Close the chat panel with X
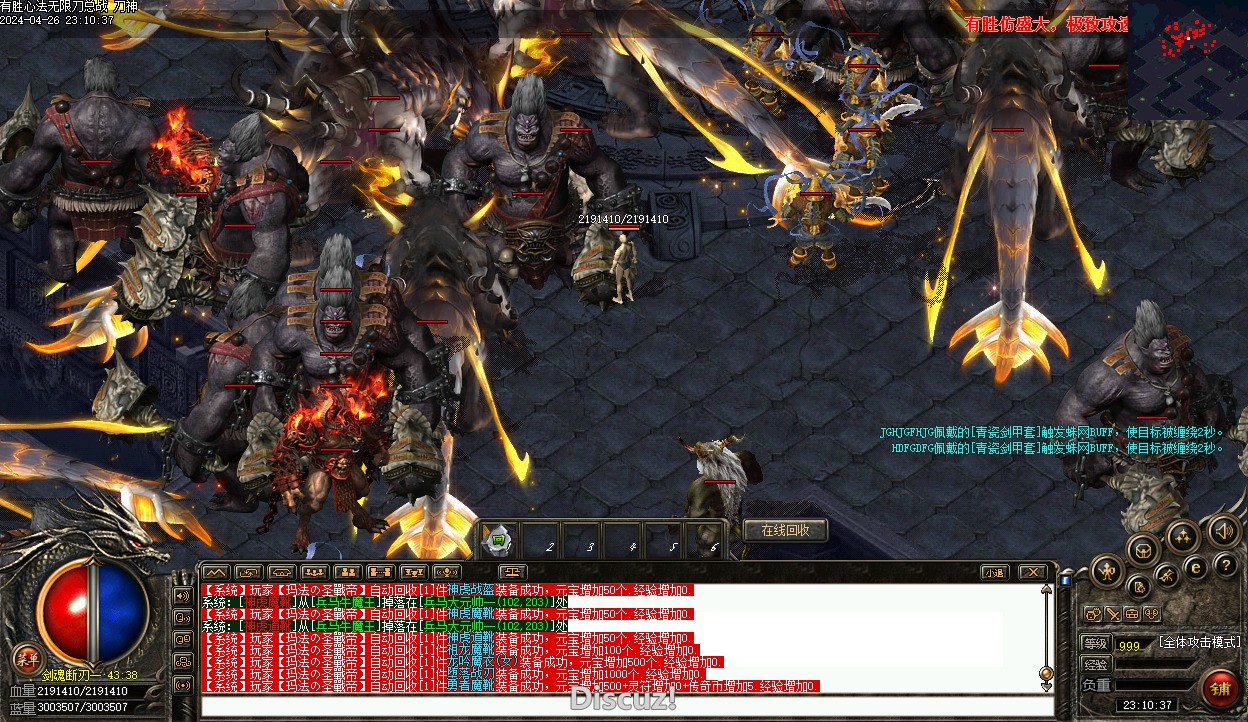Screen dimensions: 1248x722 pos(1032,572)
